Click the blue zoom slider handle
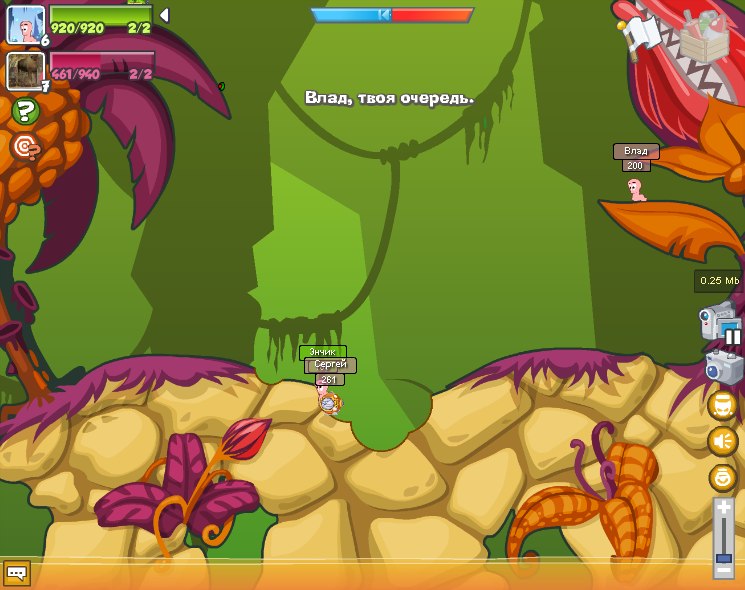The height and width of the screenshot is (590, 745). pos(723,557)
